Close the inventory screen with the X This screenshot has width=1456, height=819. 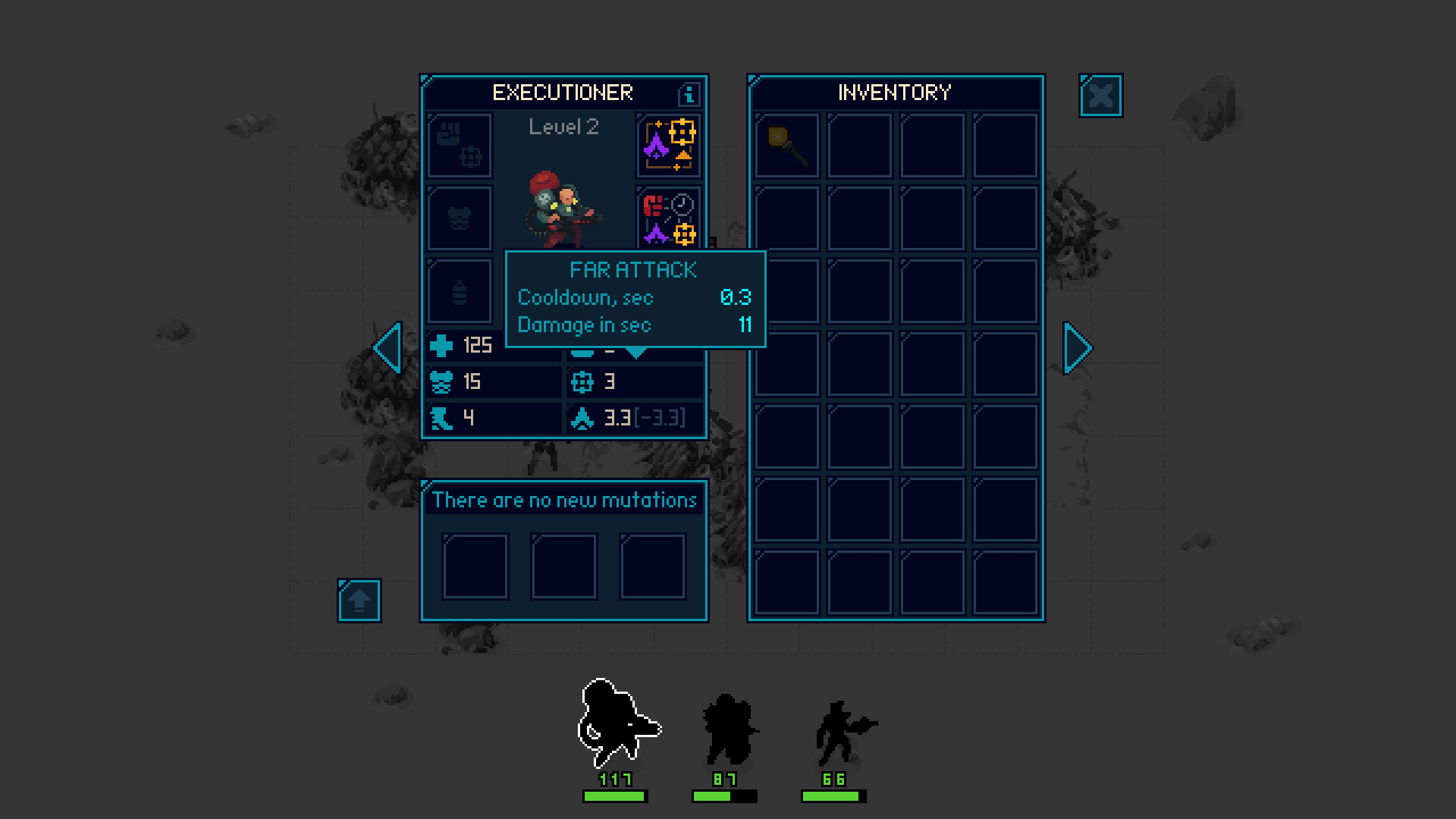pos(1100,96)
